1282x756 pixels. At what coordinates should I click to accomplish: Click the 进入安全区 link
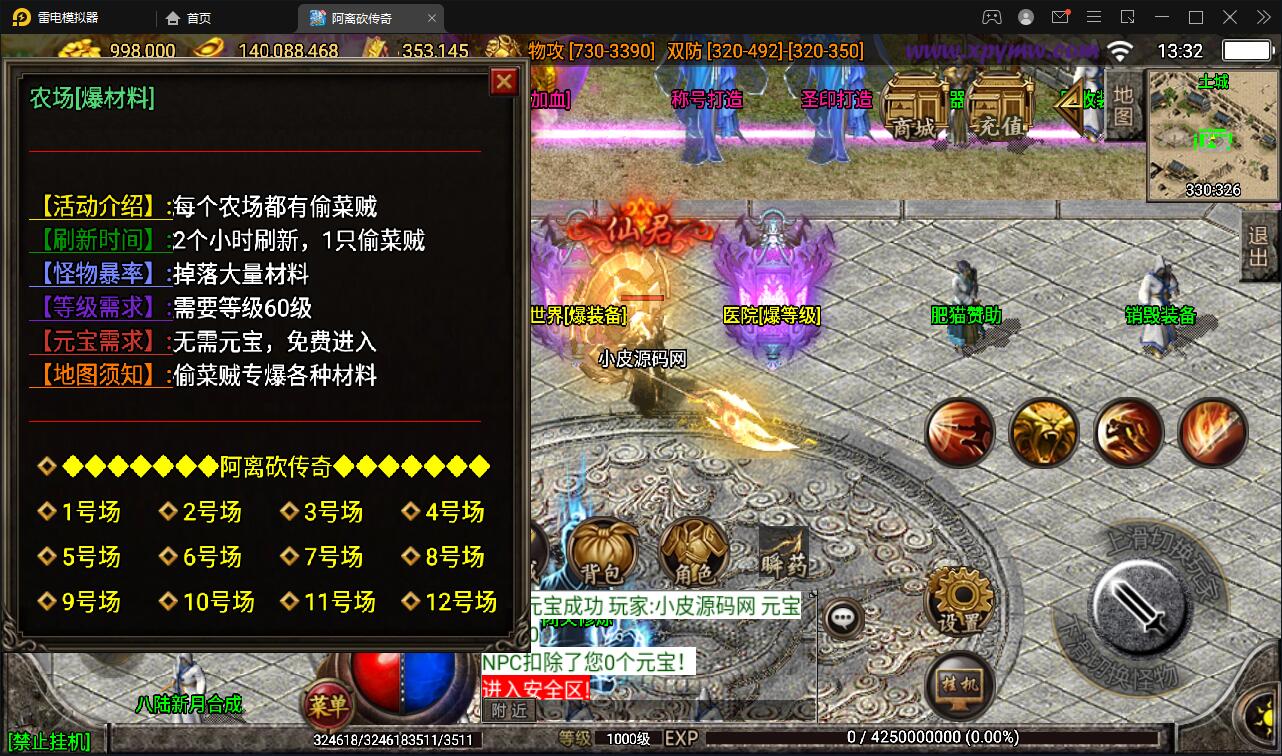pos(533,689)
